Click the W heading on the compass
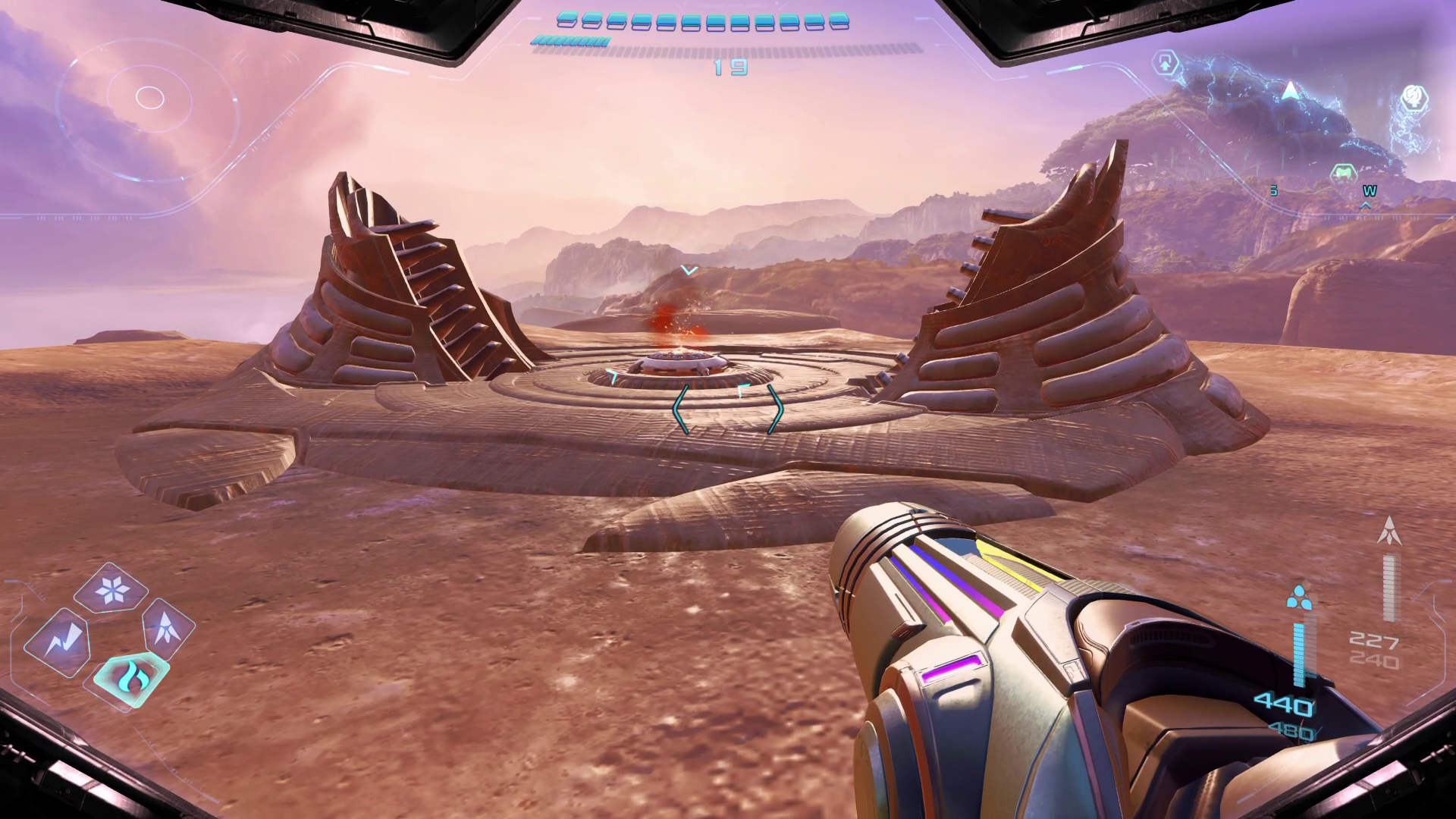This screenshot has width=1456, height=819. (1369, 191)
